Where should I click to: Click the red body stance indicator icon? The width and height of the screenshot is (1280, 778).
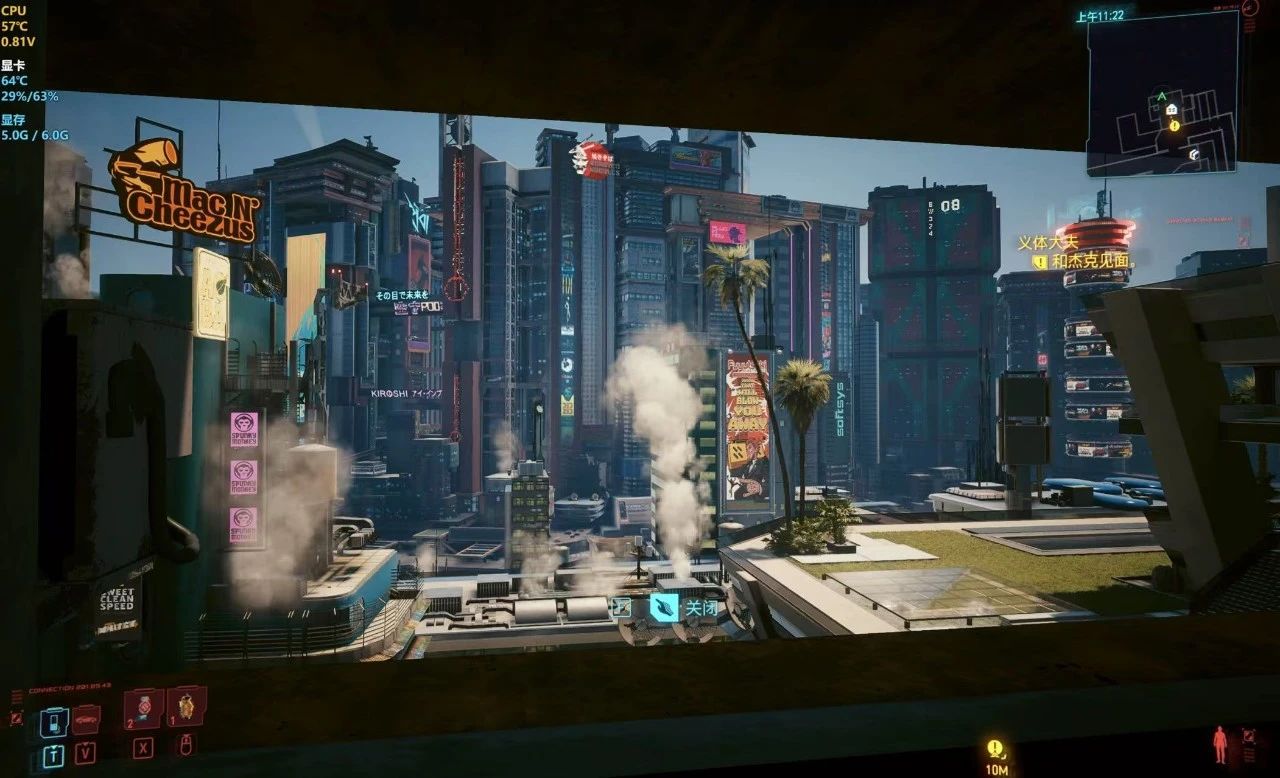tap(1219, 745)
